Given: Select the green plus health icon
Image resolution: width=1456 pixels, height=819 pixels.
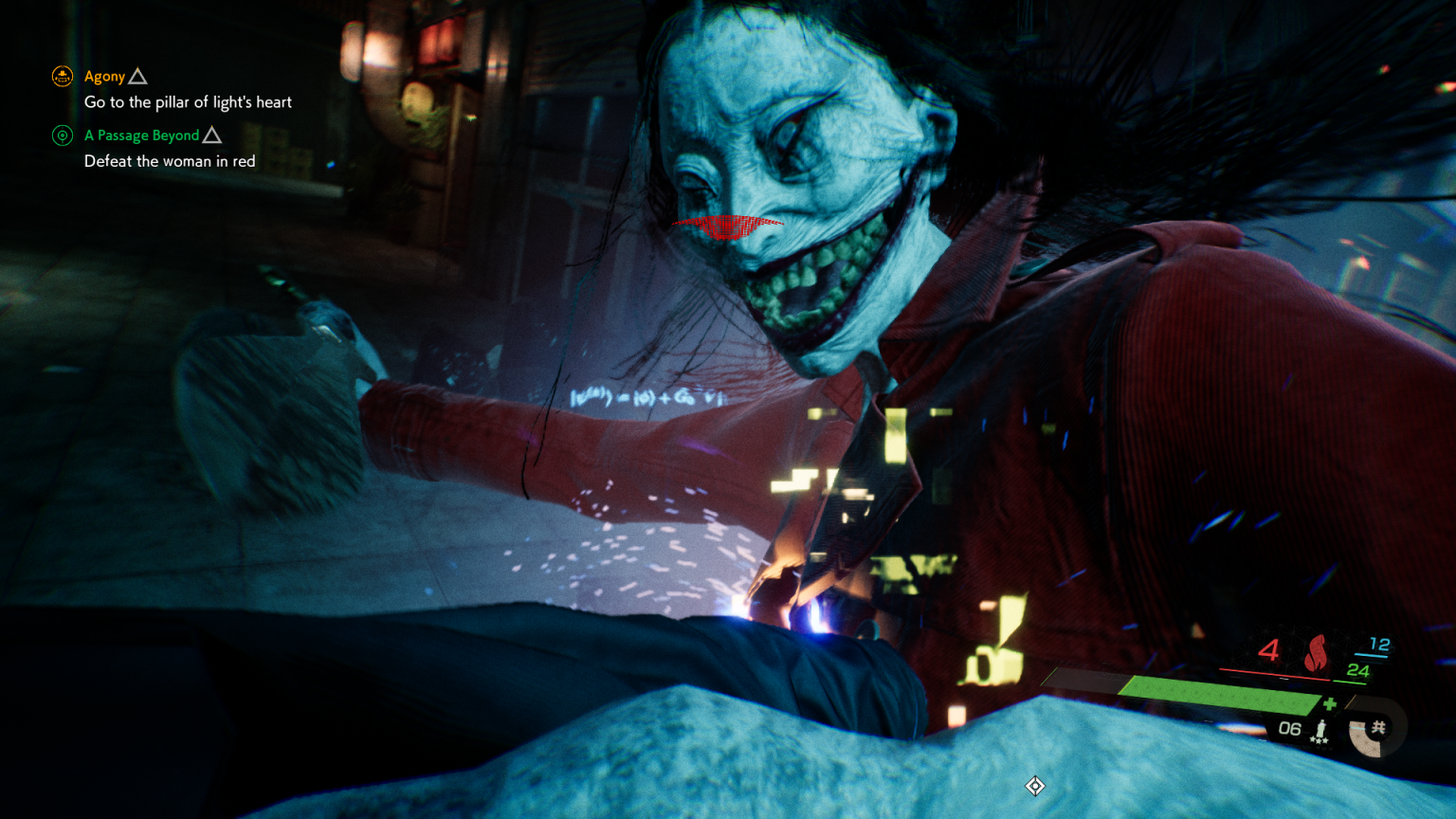Looking at the screenshot, I should tap(1331, 704).
